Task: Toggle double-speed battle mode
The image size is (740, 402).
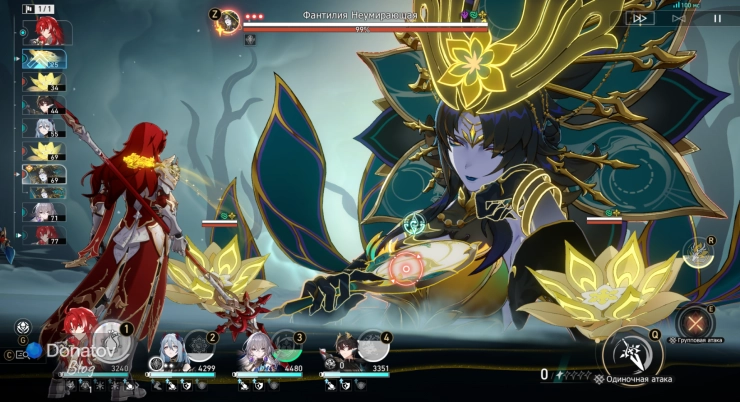Action: pos(638,18)
